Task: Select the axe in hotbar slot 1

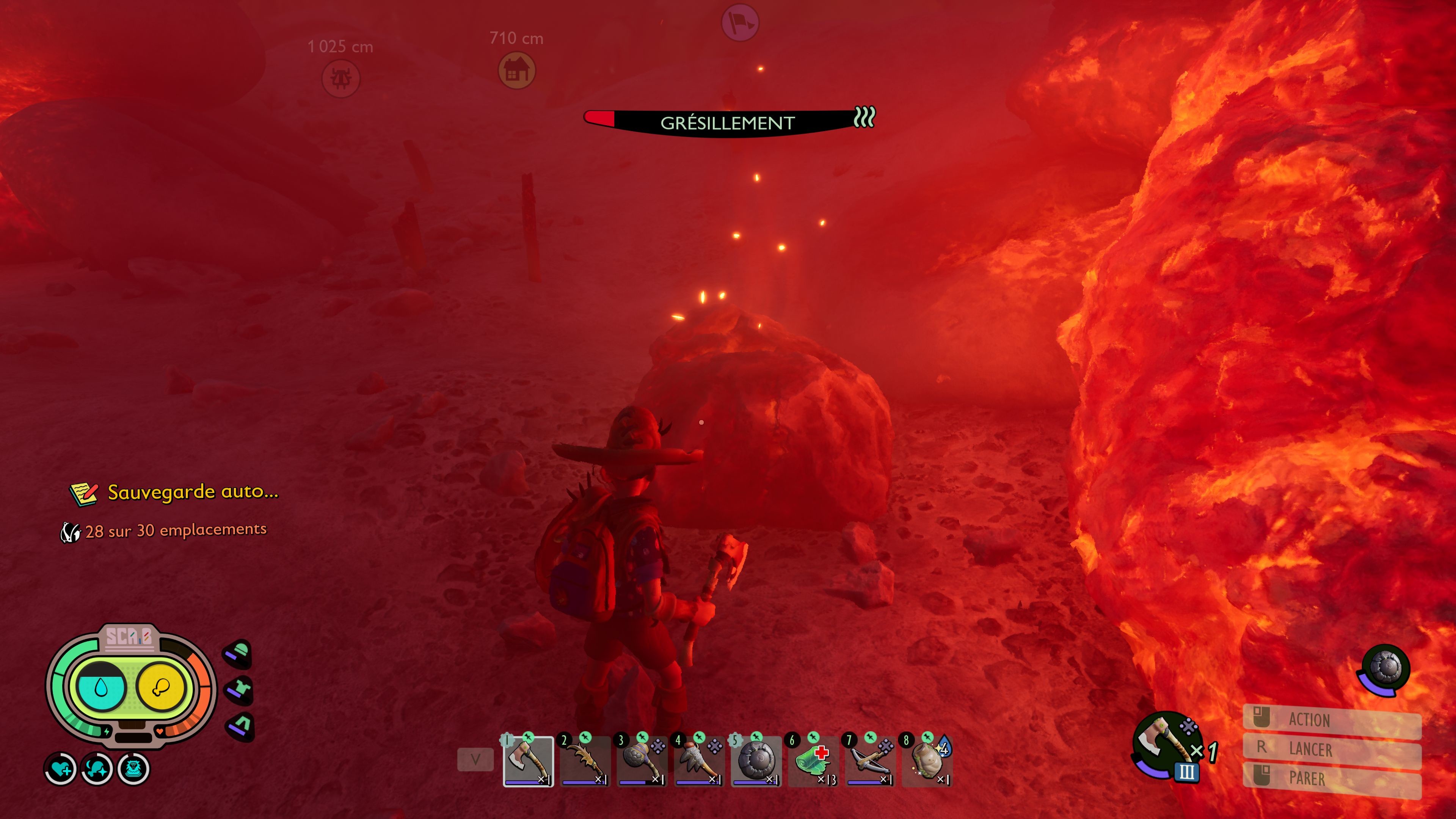Action: point(528,761)
